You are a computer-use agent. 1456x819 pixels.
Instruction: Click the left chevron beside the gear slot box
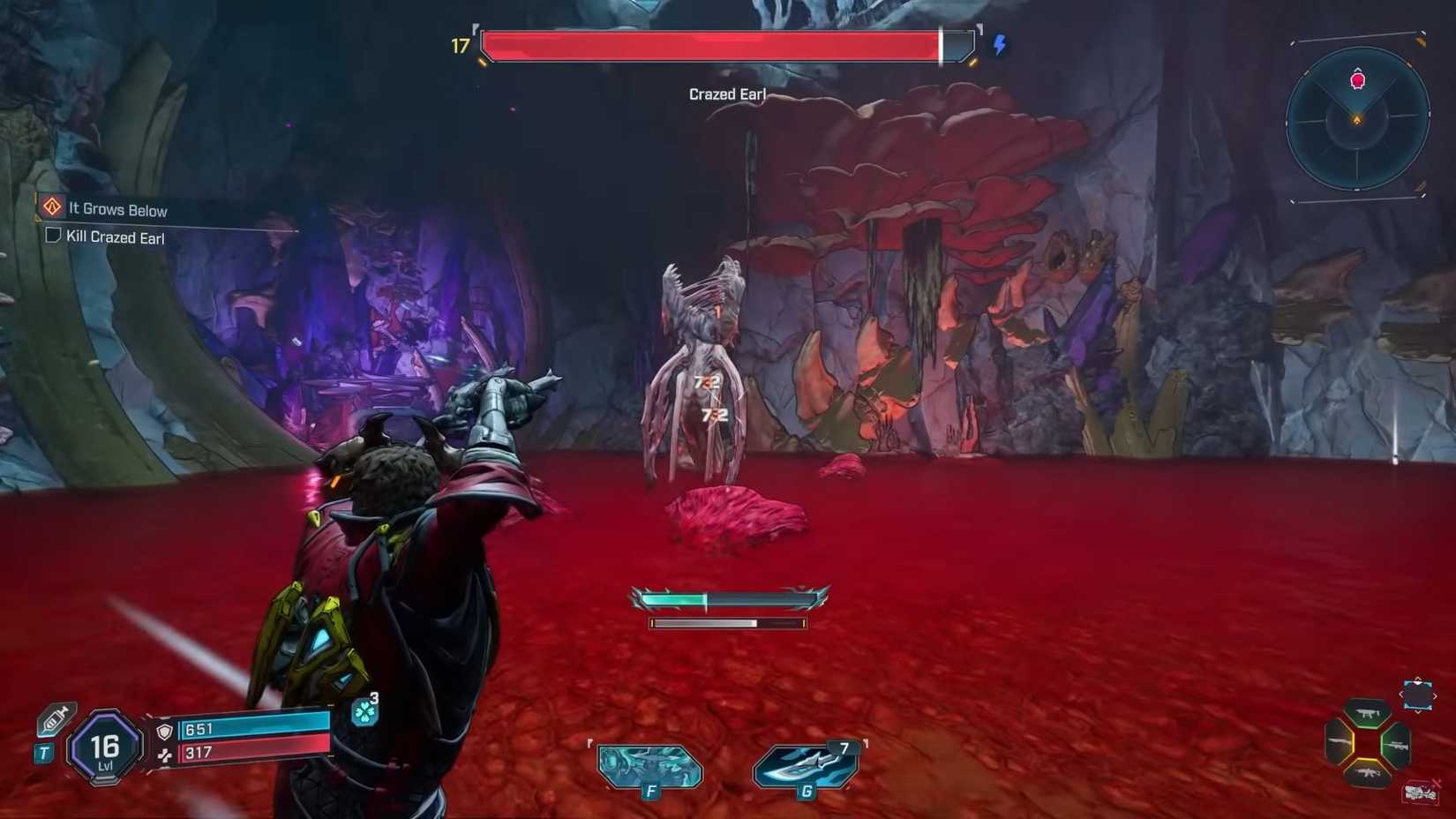tap(1401, 693)
